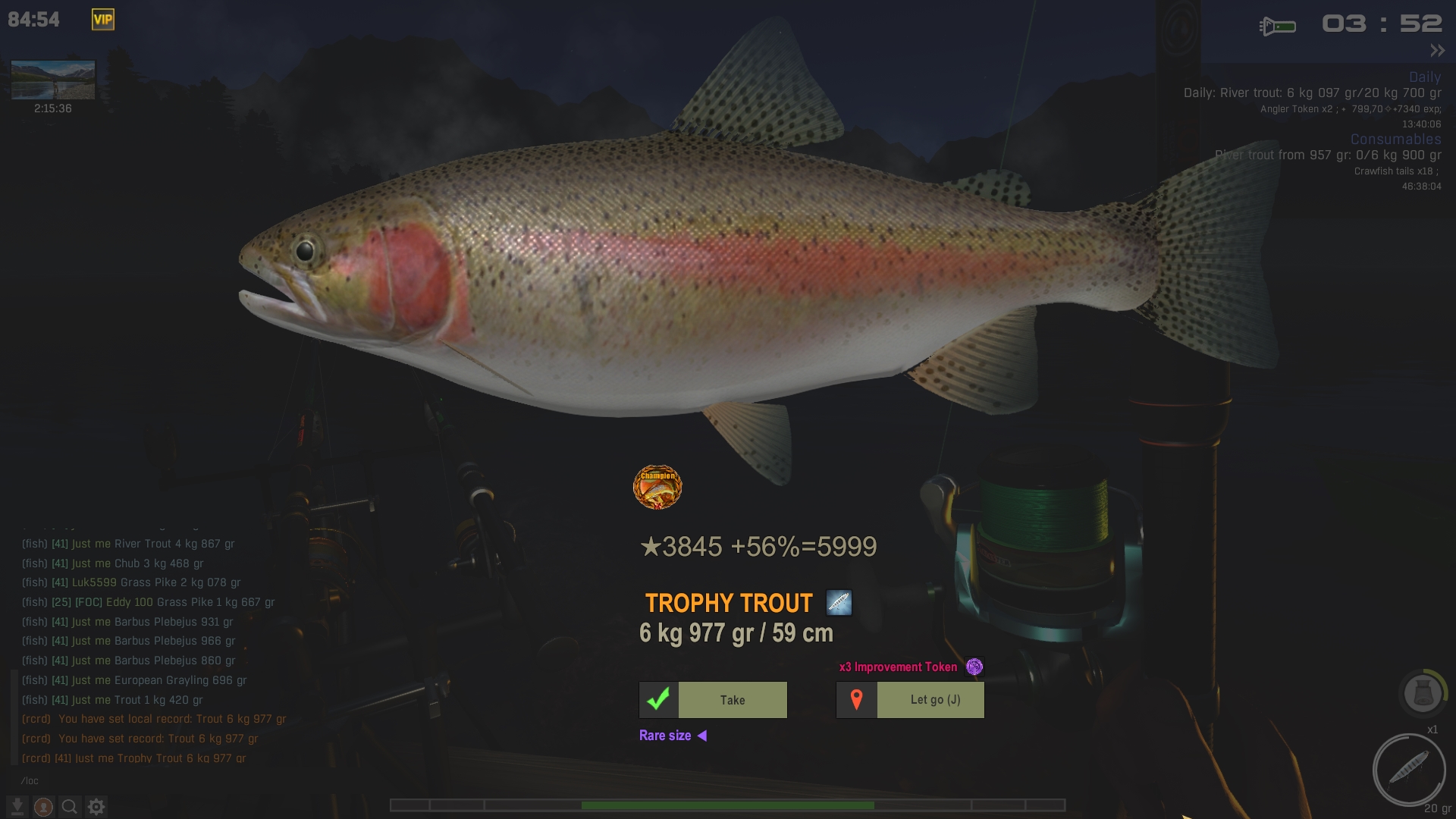Open the download arrow icon
The width and height of the screenshot is (1456, 819).
(x=17, y=806)
